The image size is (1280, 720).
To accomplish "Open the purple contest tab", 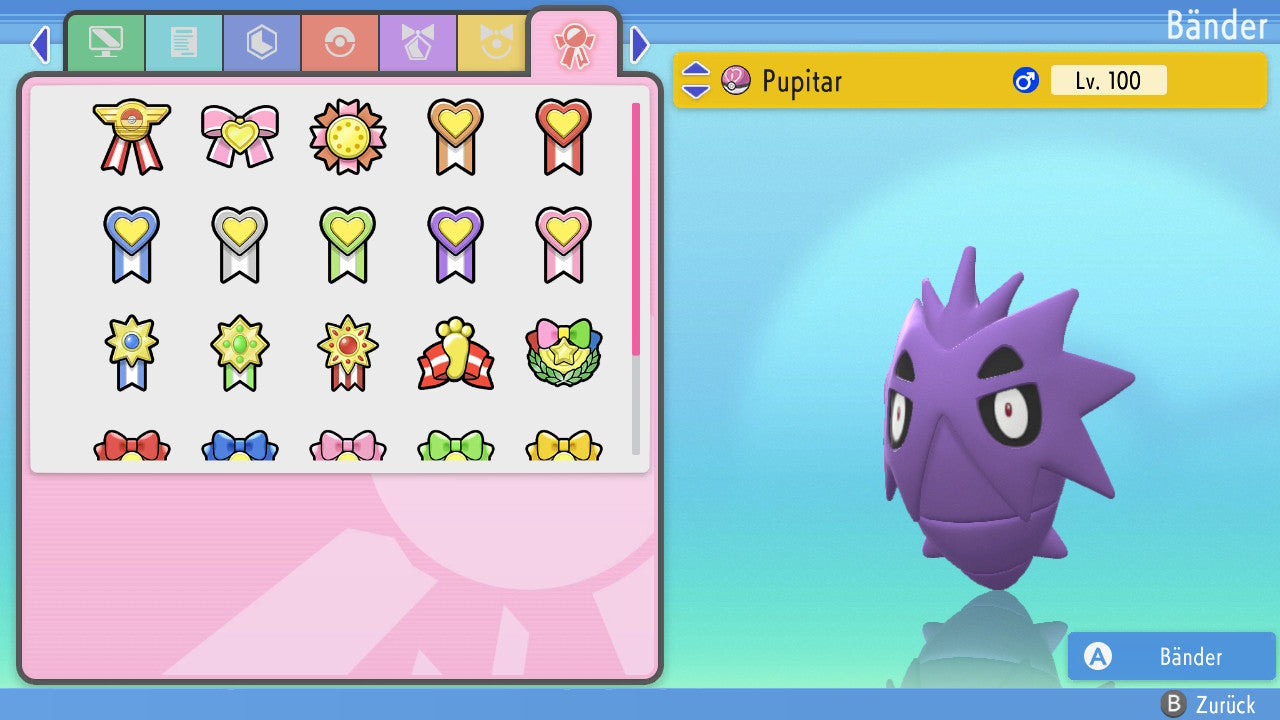I will coord(418,43).
